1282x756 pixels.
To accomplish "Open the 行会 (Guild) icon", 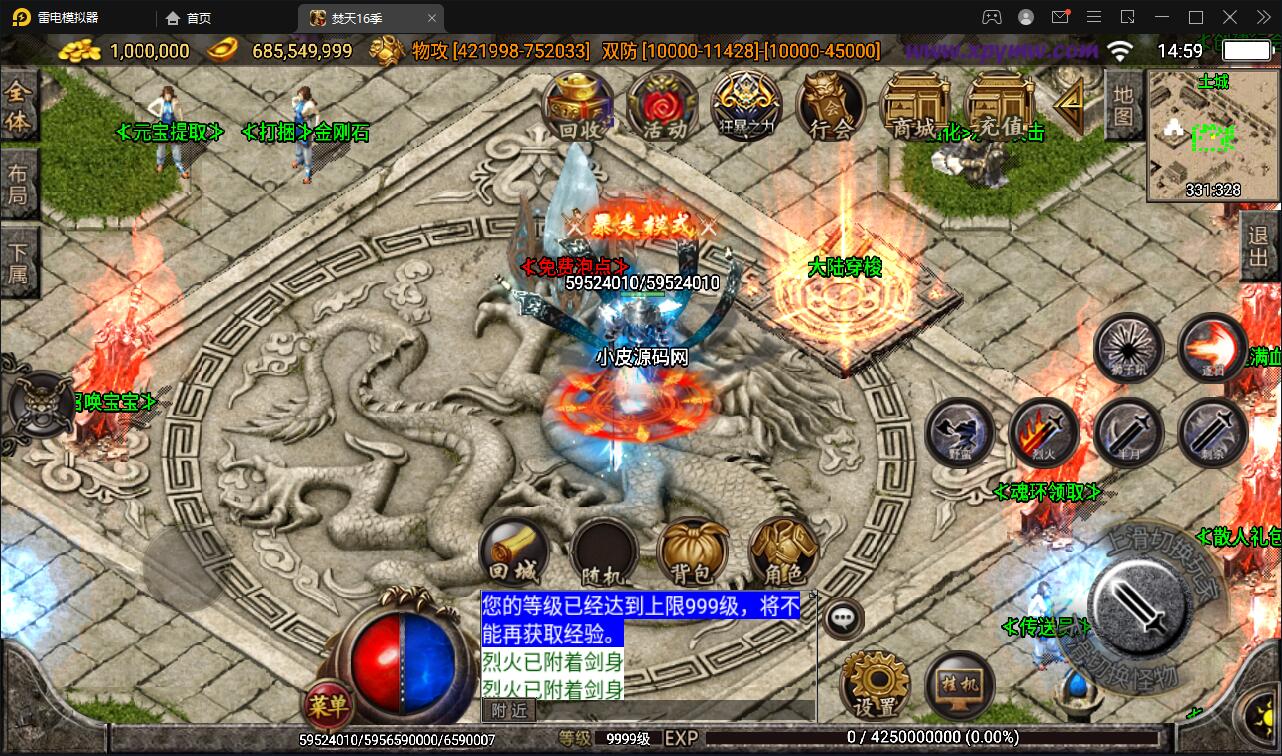I will (x=830, y=105).
